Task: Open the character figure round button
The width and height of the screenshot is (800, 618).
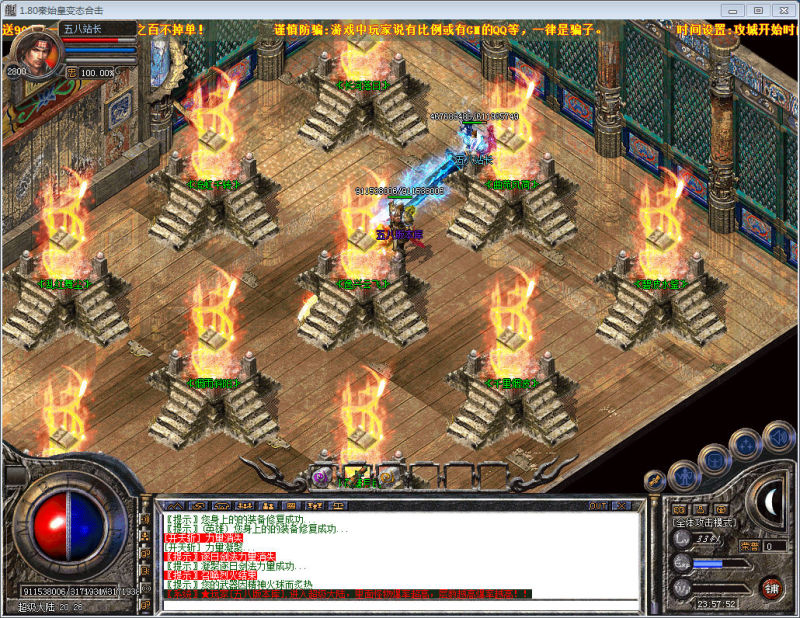Action: click(684, 476)
